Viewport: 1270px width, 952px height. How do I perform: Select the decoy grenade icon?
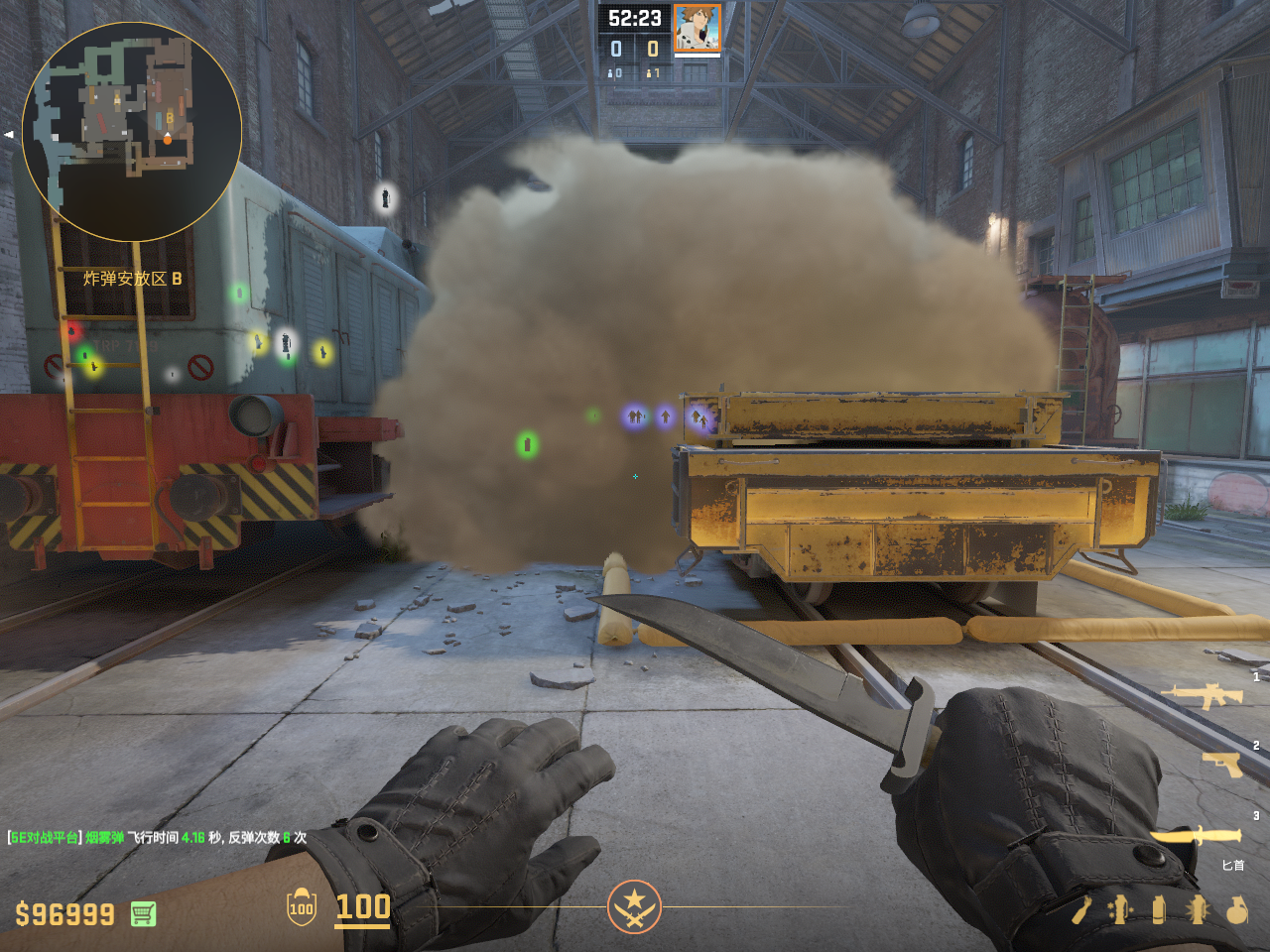coord(1121,909)
